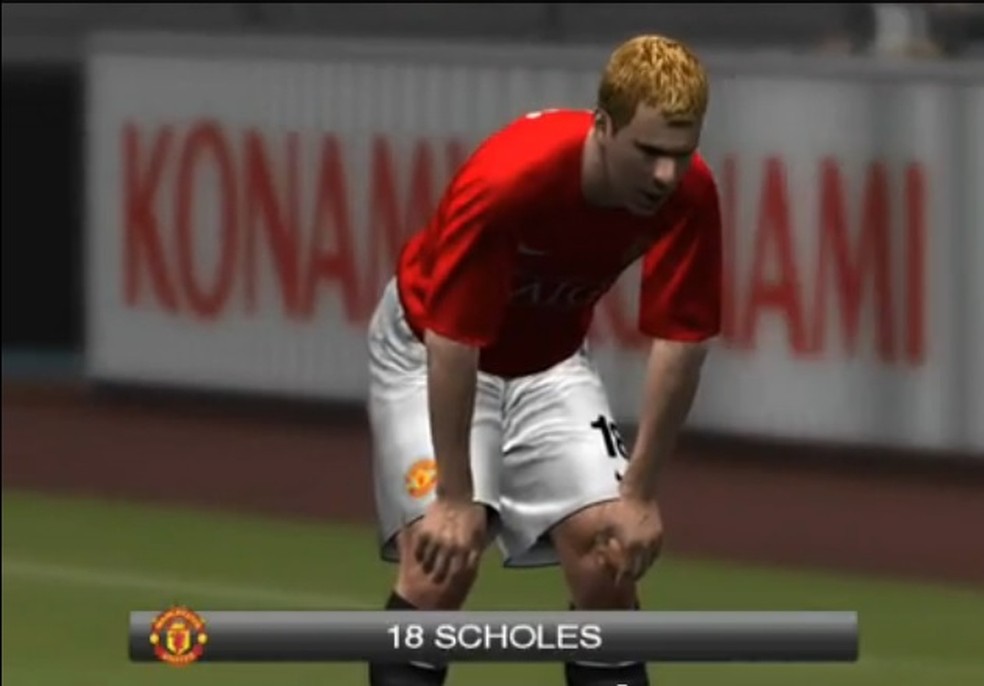Image resolution: width=984 pixels, height=686 pixels.
Task: Click the Manchester United crest in the name banner
Action: tap(178, 636)
